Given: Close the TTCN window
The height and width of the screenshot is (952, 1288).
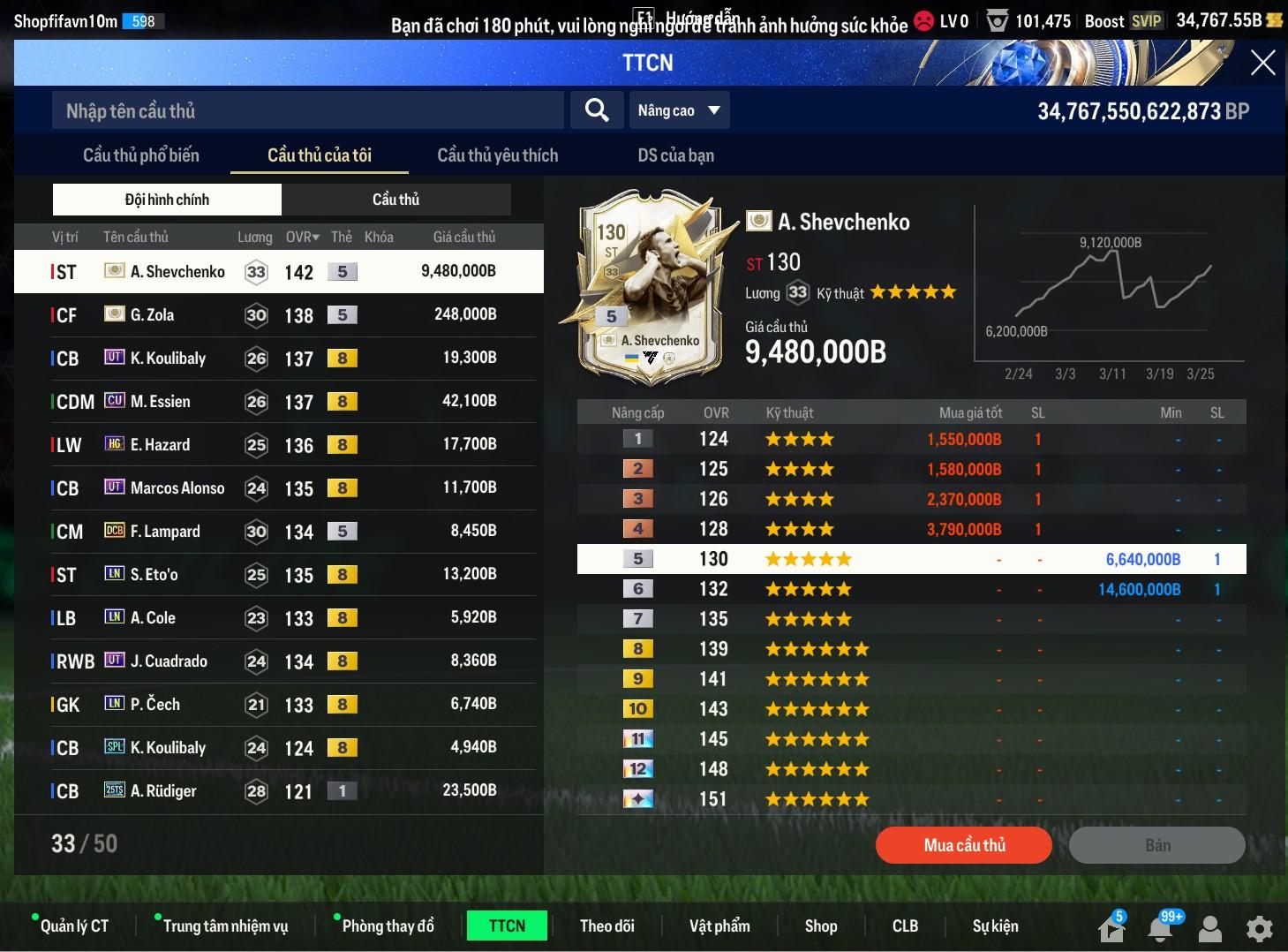Looking at the screenshot, I should pos(1262,63).
